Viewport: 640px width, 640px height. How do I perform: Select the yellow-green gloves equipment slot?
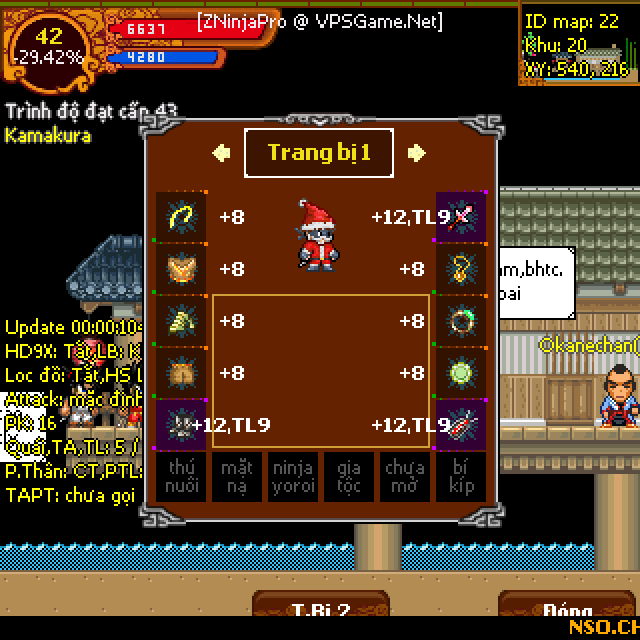click(x=181, y=321)
